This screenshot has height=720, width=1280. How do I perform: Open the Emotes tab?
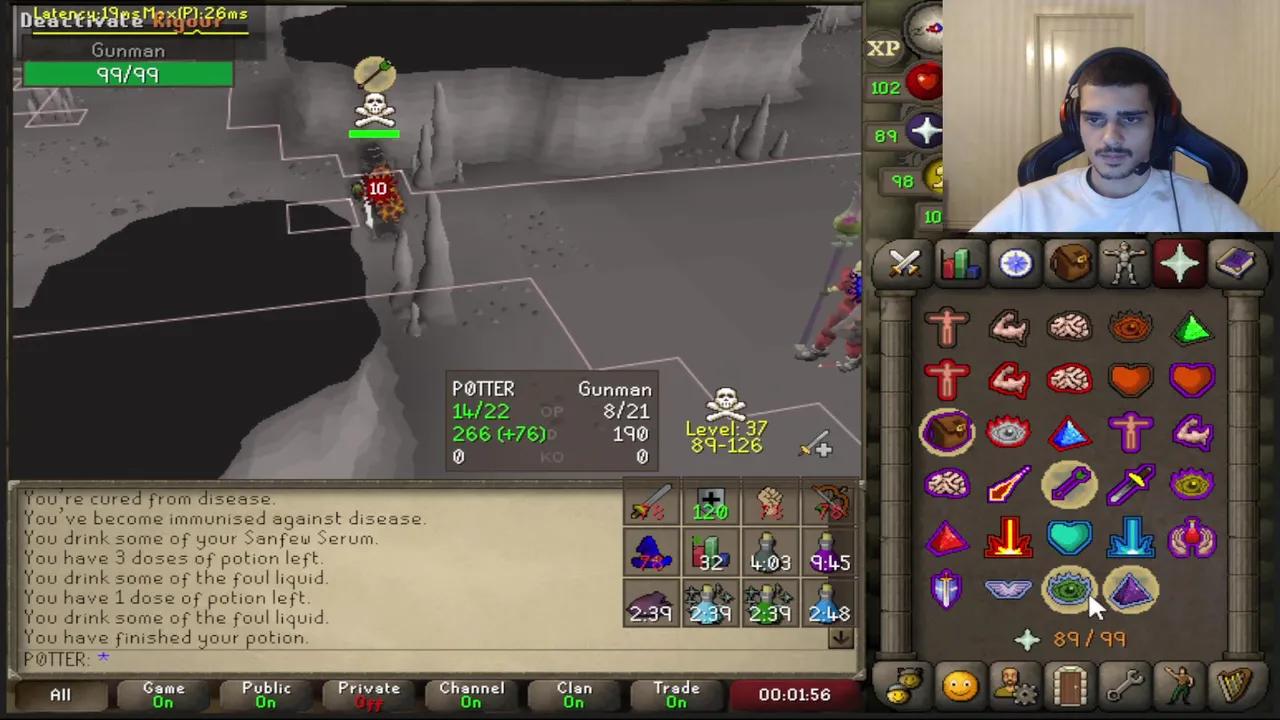(x=1180, y=685)
